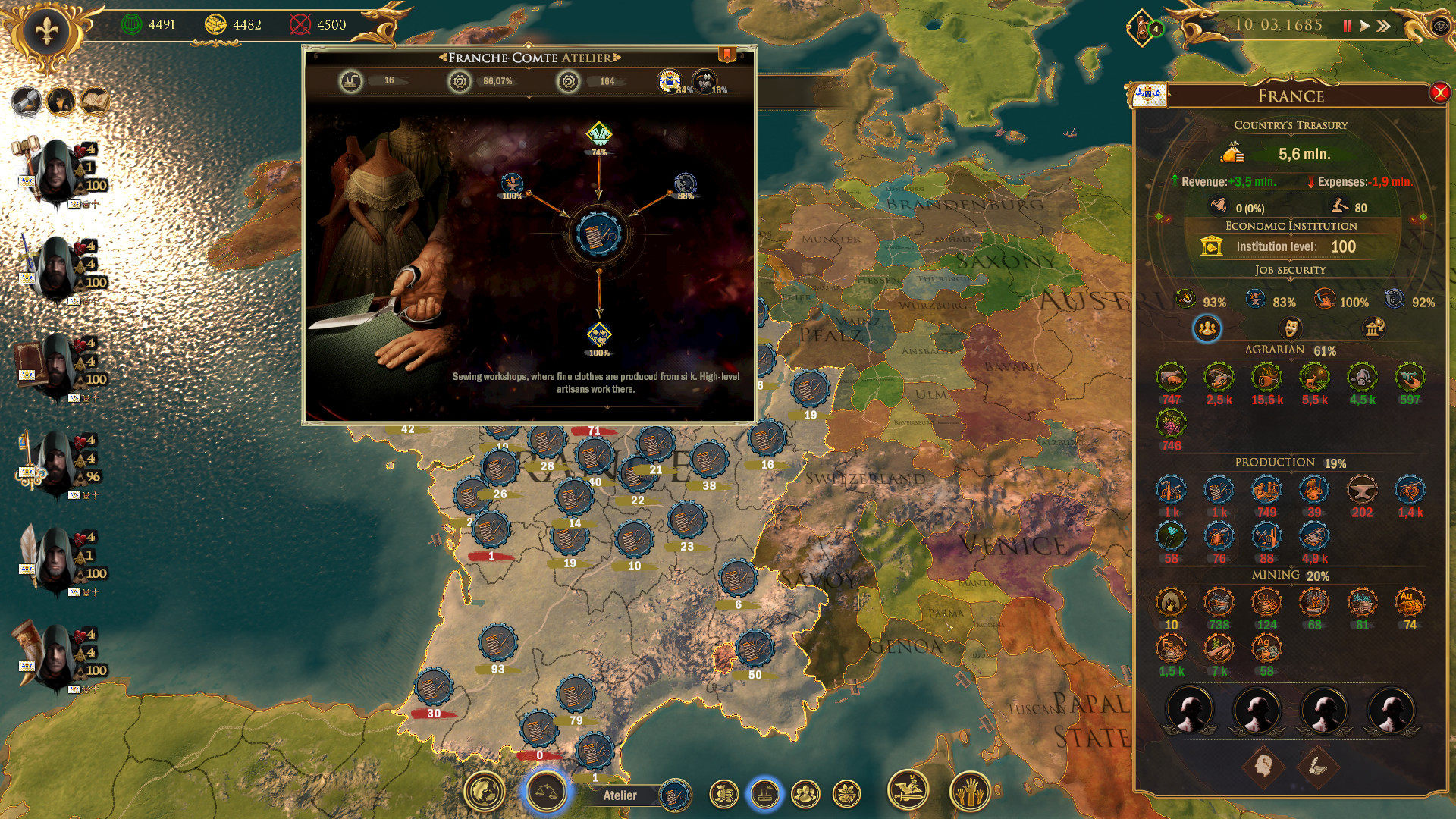Close the France country panel
1456x819 pixels.
pyautogui.click(x=1439, y=93)
